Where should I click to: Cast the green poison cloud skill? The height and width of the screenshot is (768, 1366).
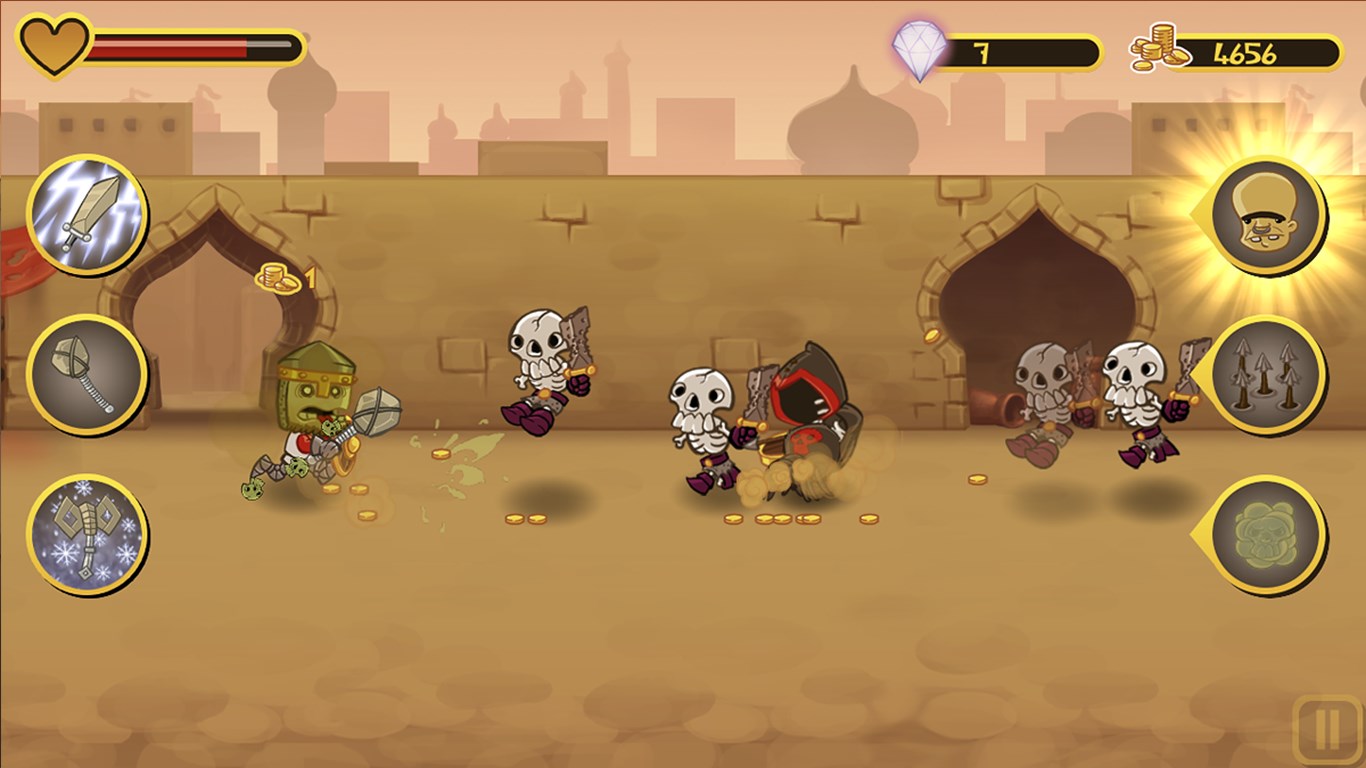pyautogui.click(x=1268, y=534)
